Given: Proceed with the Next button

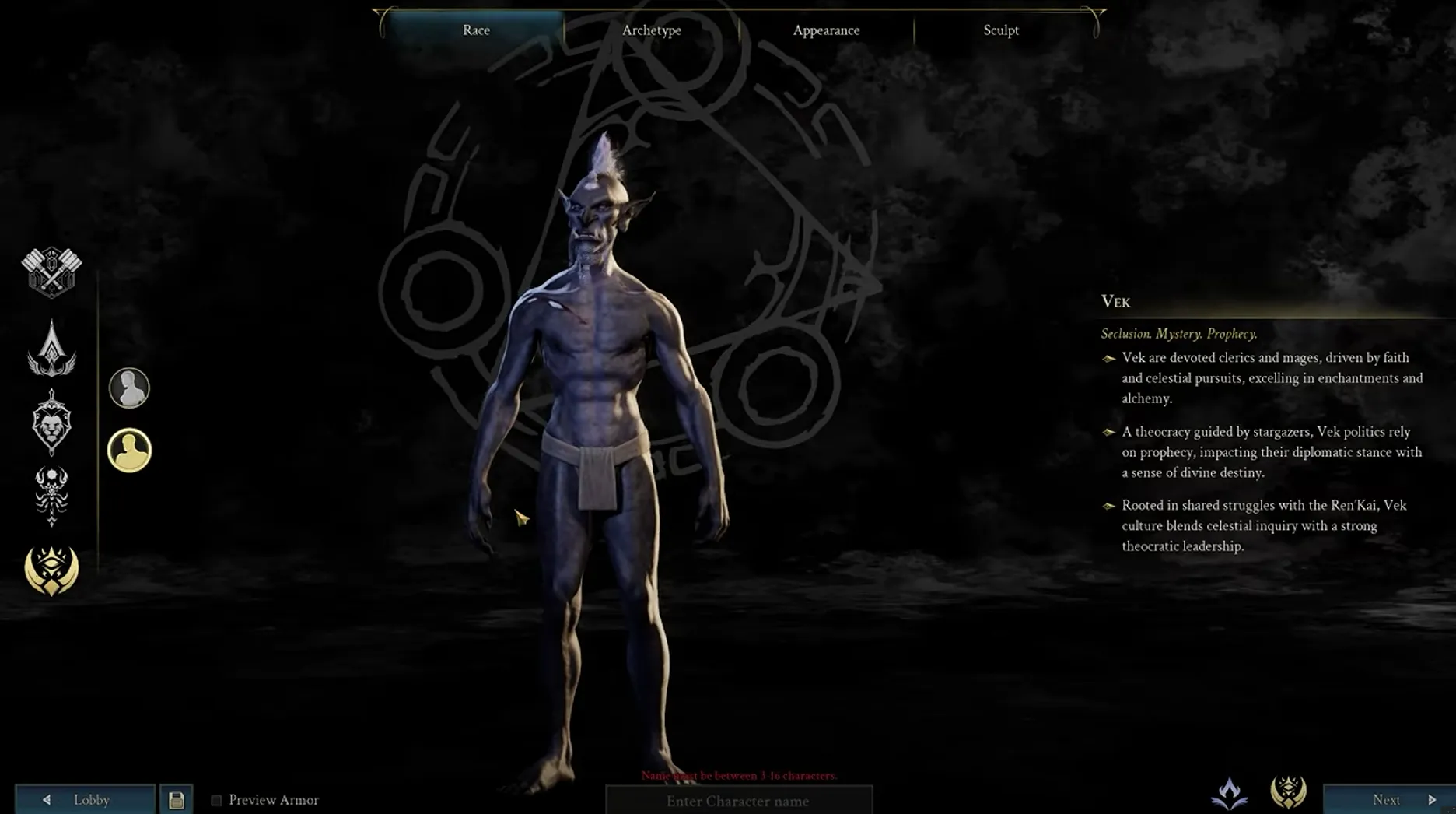Looking at the screenshot, I should [1388, 799].
